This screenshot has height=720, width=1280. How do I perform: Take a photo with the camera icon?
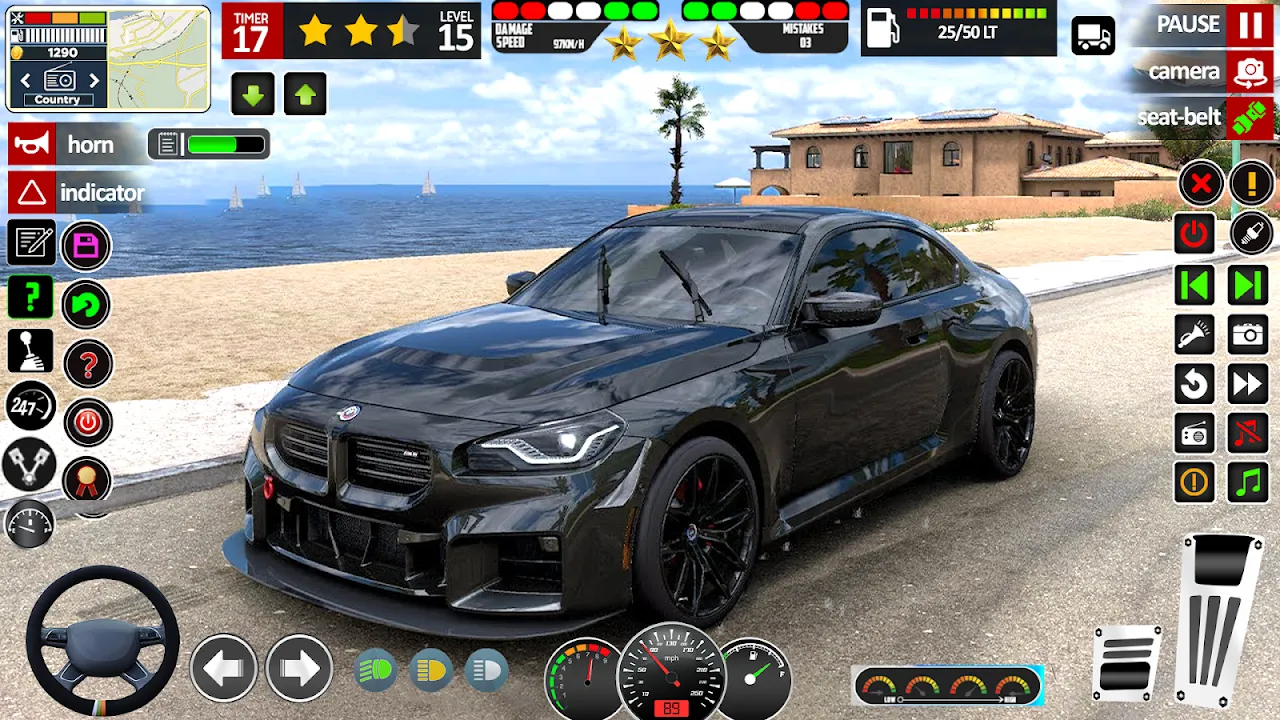pos(1248,335)
